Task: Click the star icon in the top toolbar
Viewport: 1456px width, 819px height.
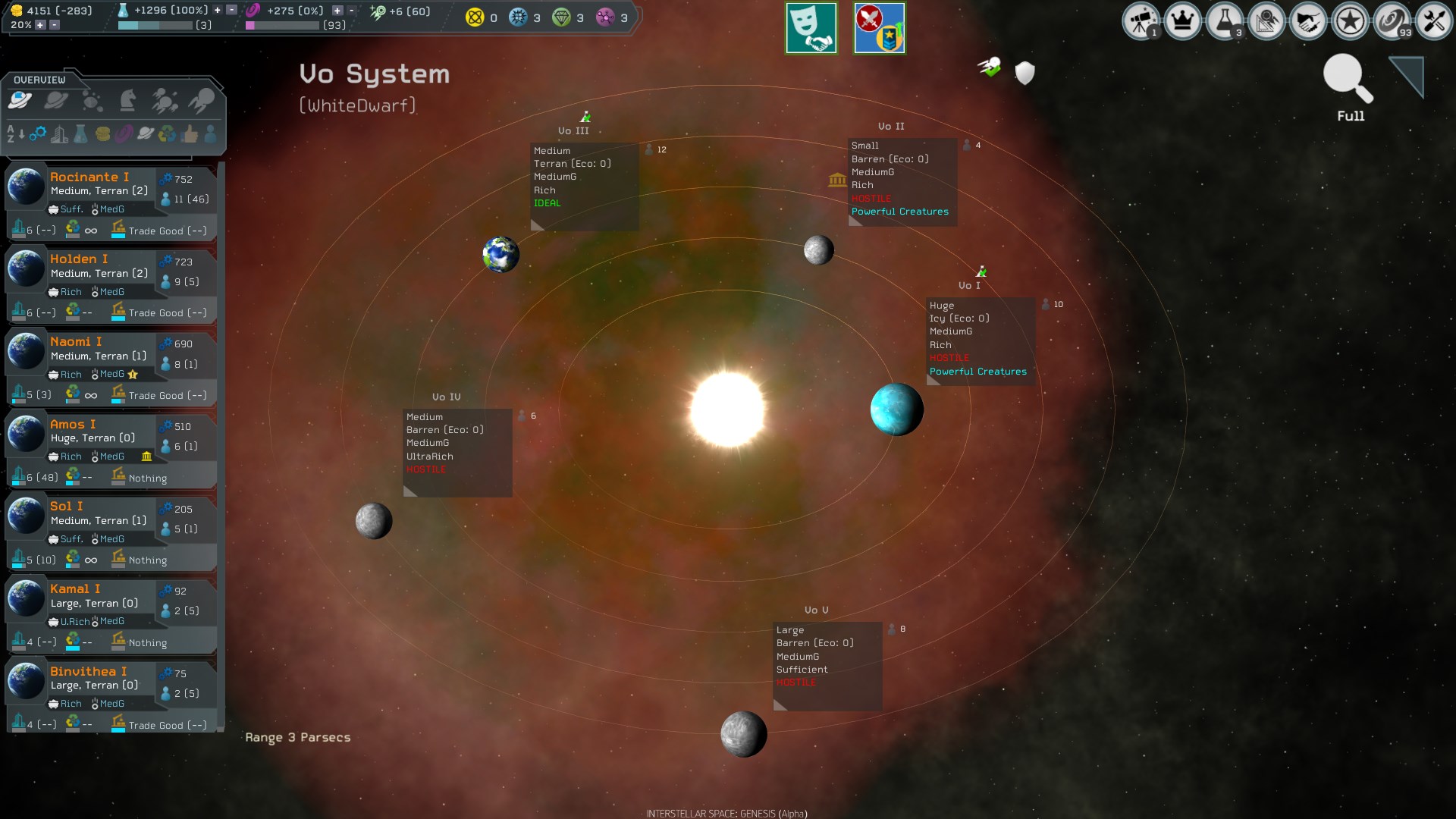Action: point(1351,21)
